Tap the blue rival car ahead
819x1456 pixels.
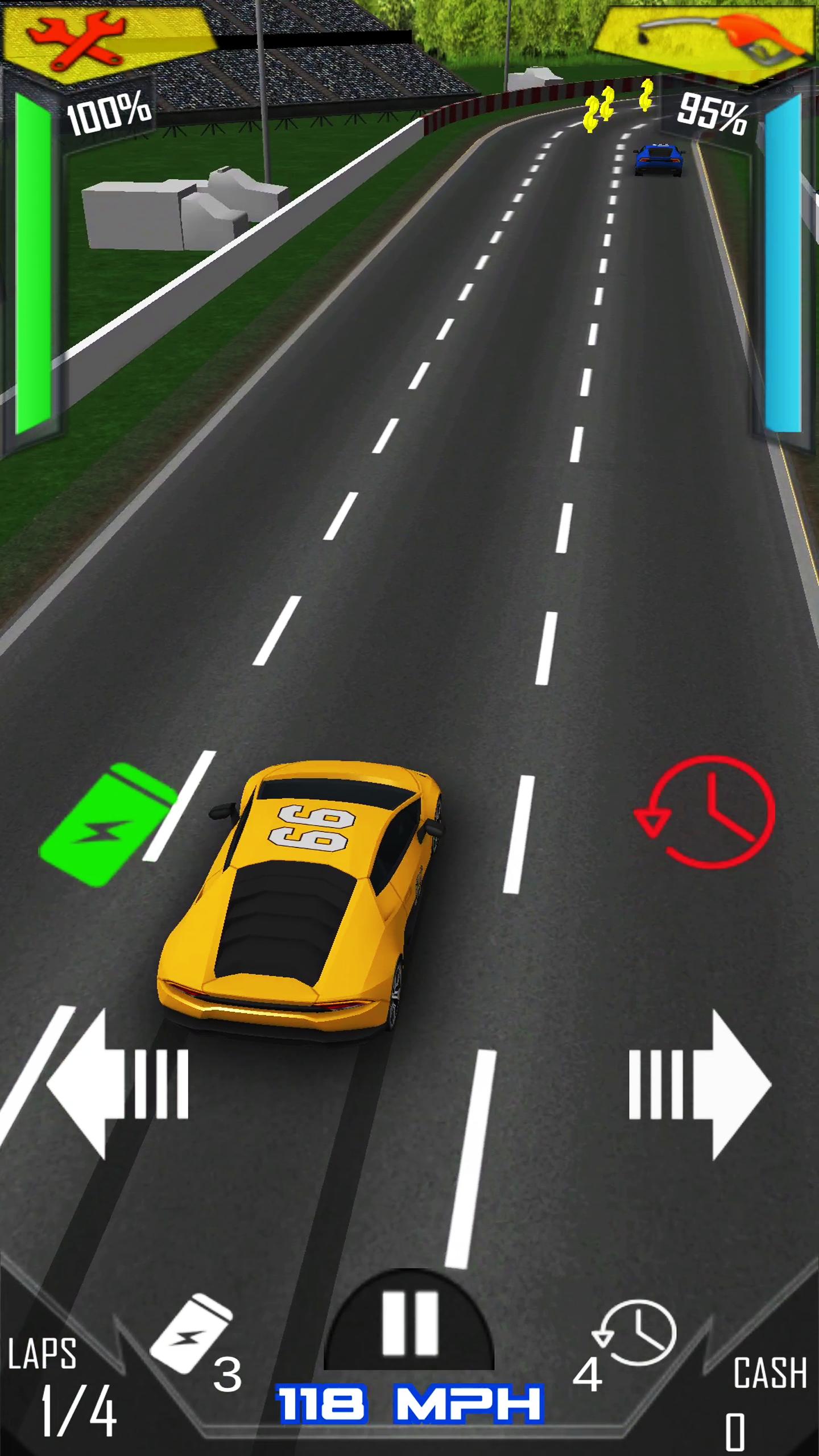[660, 159]
